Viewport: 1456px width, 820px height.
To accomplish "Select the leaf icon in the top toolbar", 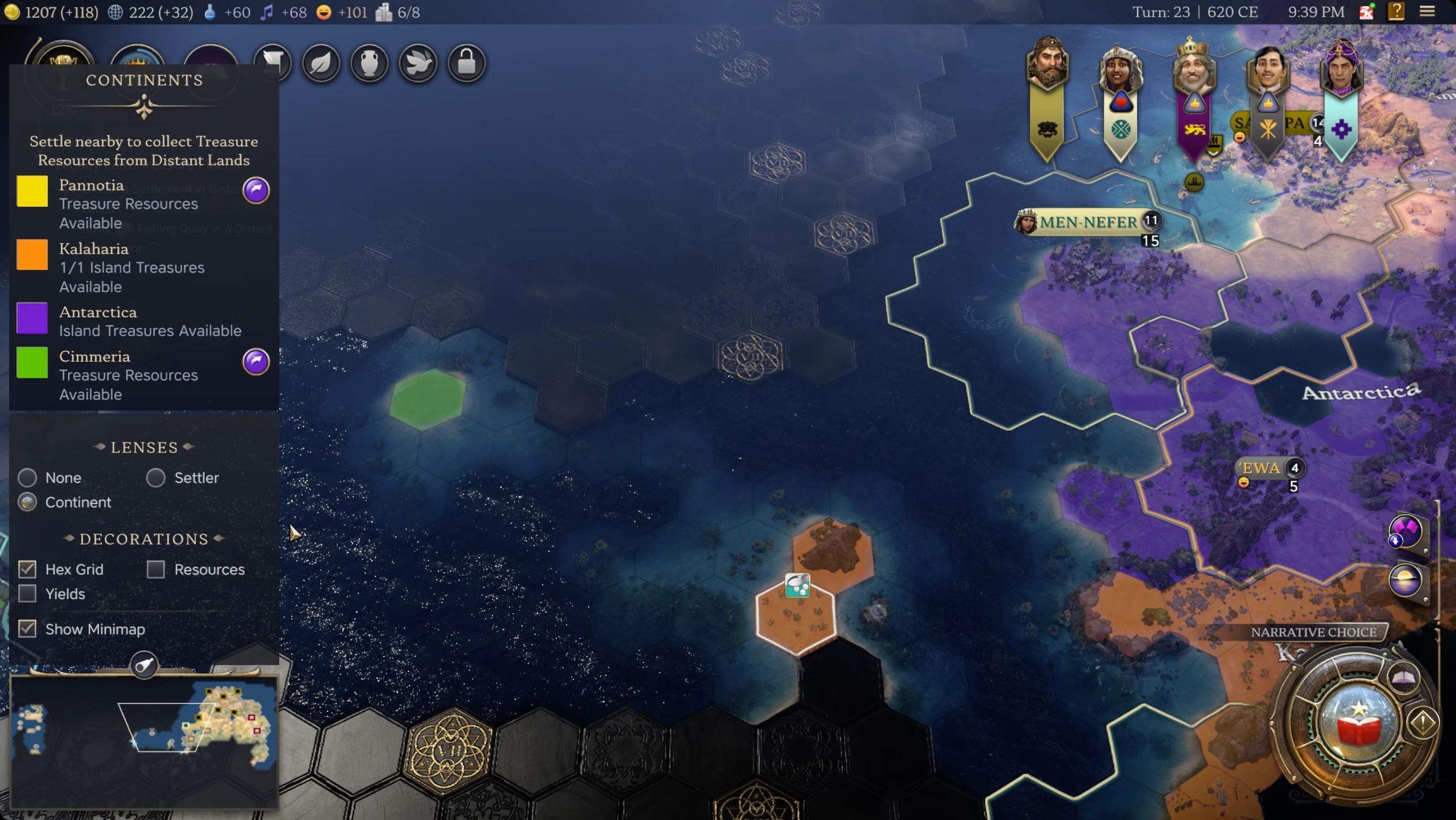I will 321,63.
